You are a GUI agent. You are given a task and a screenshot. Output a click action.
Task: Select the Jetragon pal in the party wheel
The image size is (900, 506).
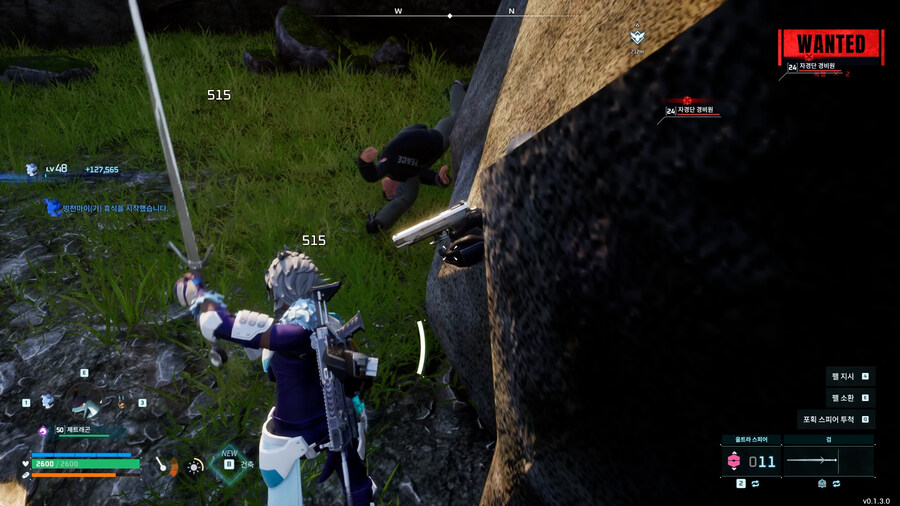pyautogui.click(x=85, y=403)
